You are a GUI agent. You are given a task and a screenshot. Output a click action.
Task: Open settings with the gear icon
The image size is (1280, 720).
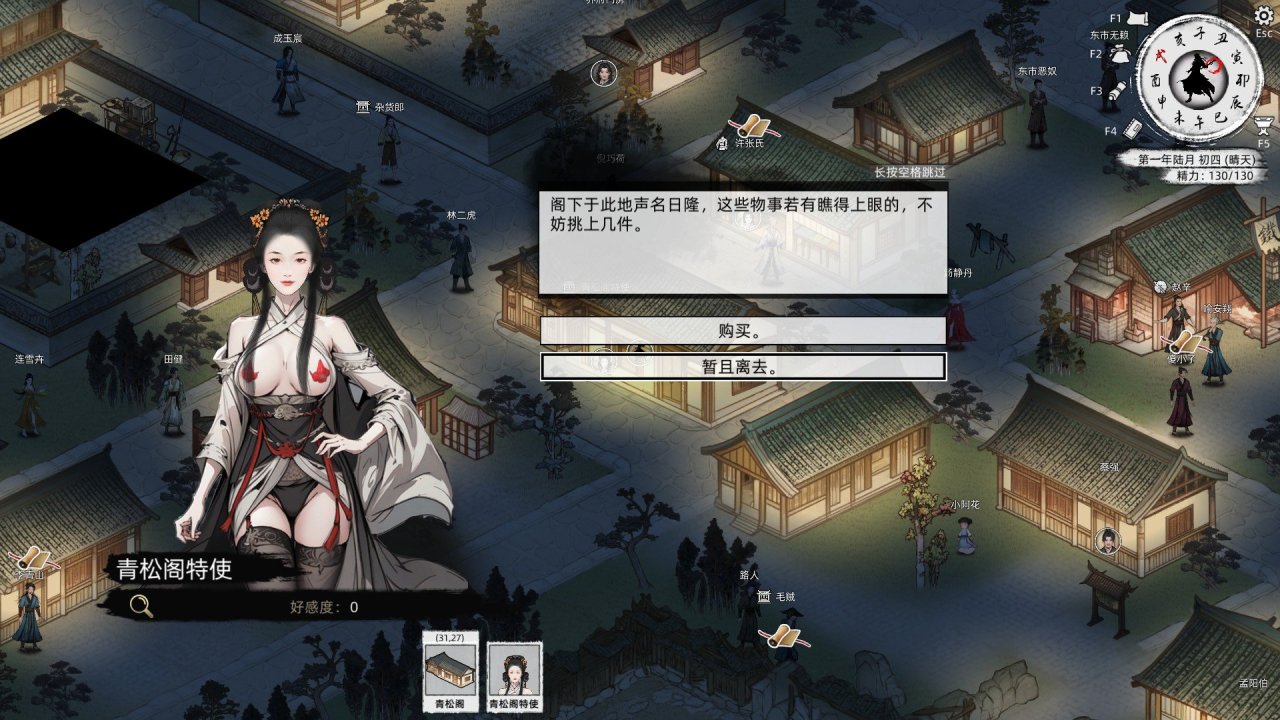pos(1263,16)
